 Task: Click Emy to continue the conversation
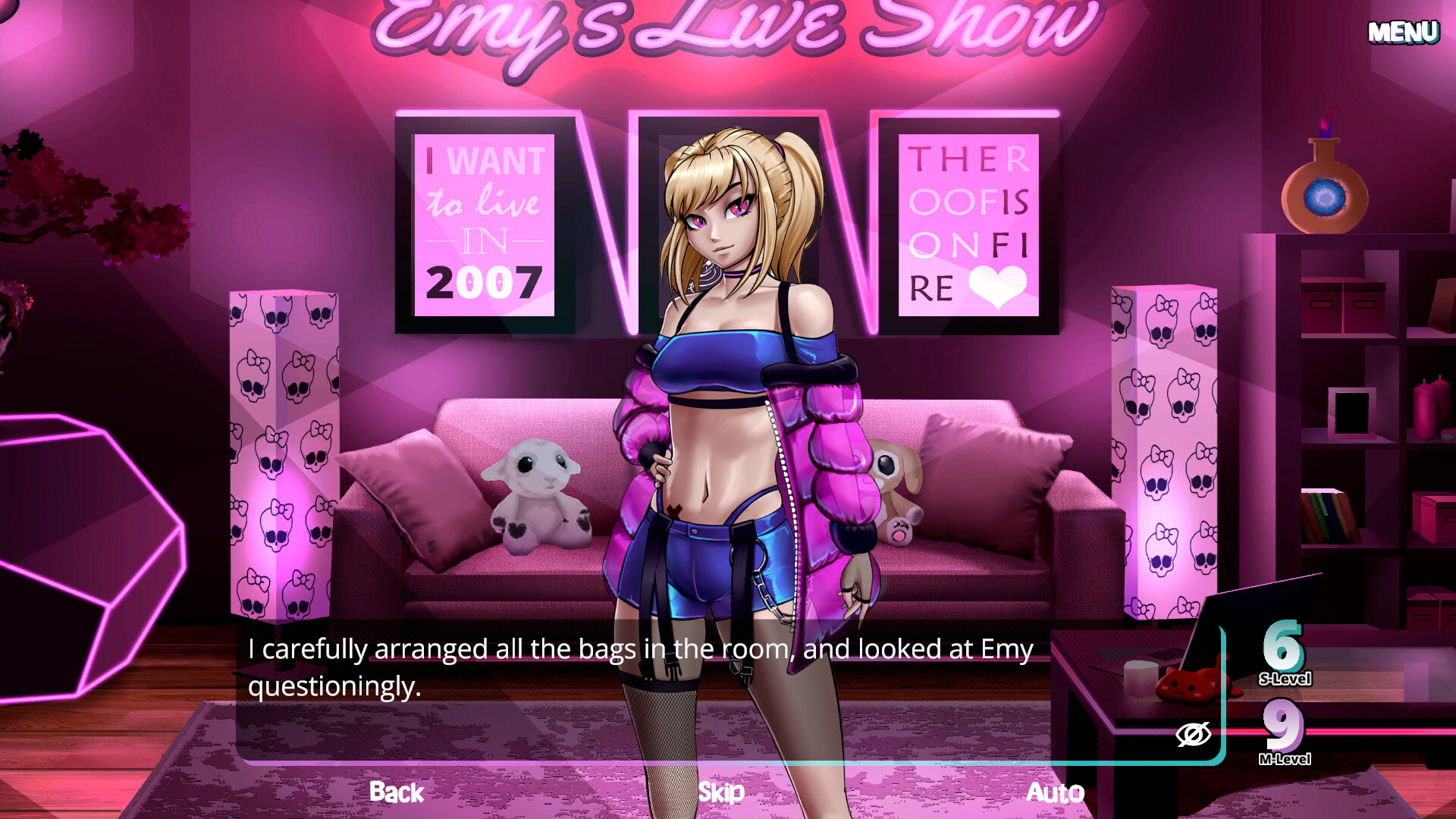(720, 379)
